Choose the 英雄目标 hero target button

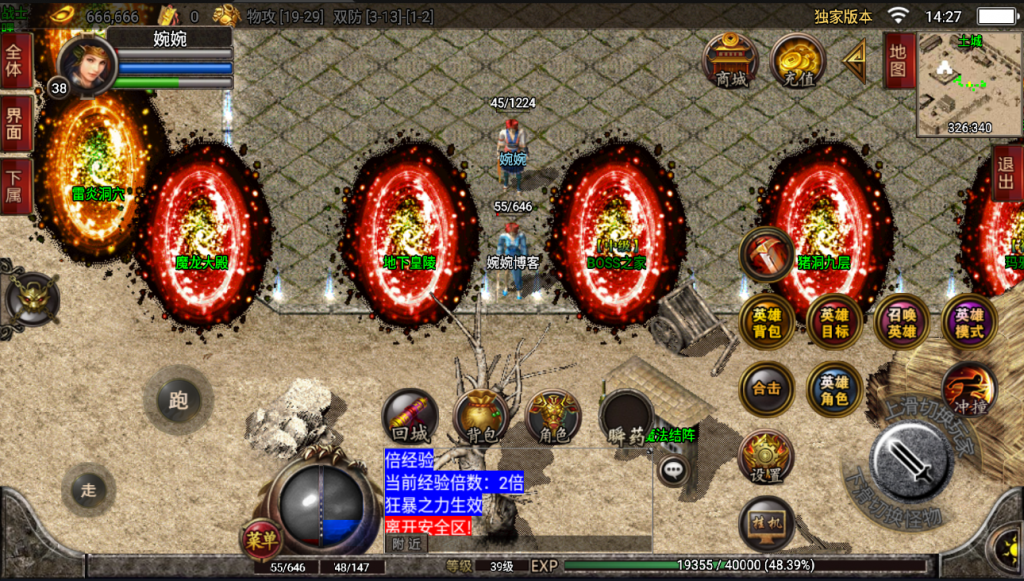click(x=834, y=322)
